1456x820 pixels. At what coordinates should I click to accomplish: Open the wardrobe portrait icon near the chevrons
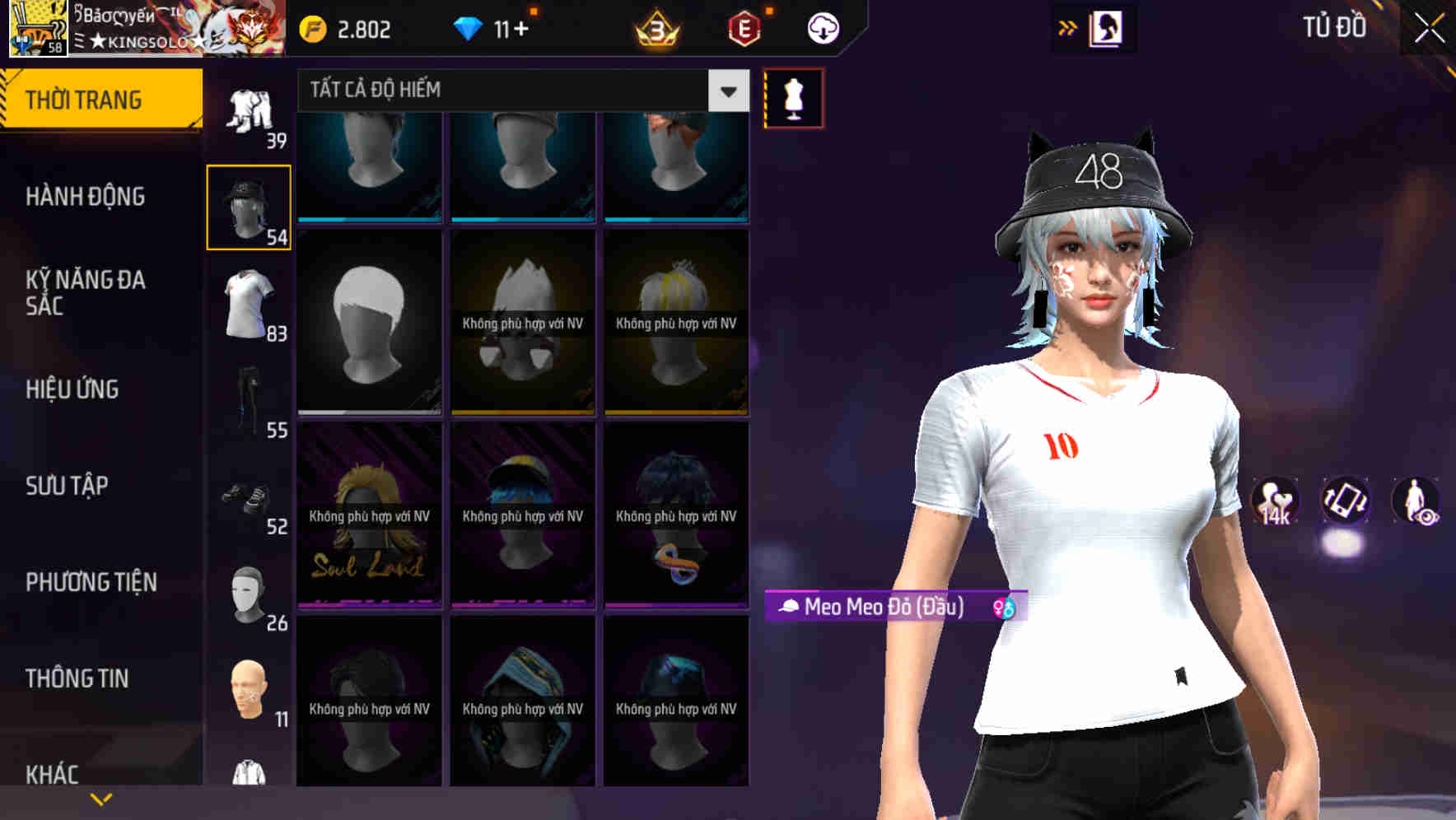point(1108,27)
